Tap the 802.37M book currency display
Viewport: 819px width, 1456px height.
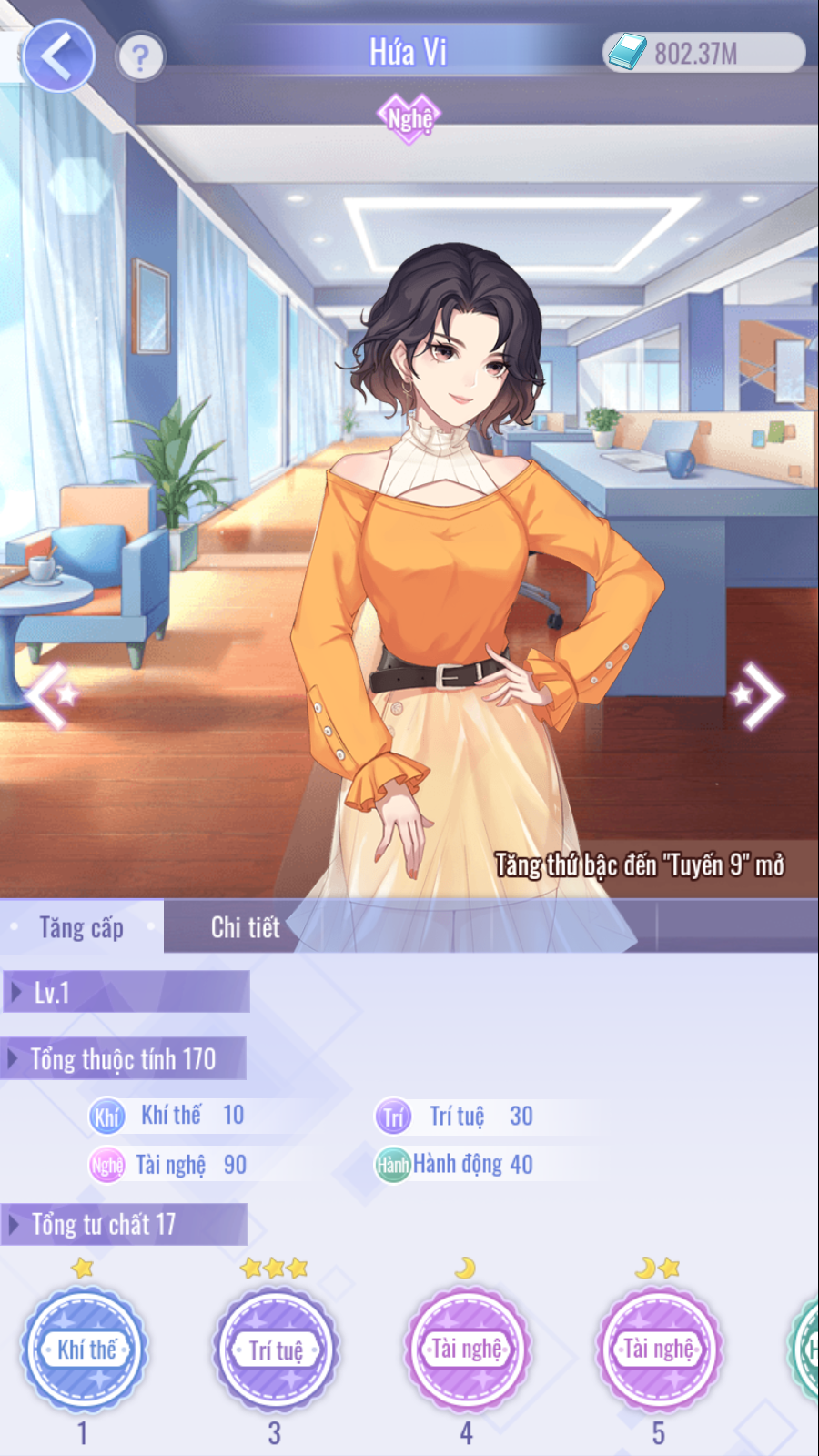pyautogui.click(x=704, y=53)
